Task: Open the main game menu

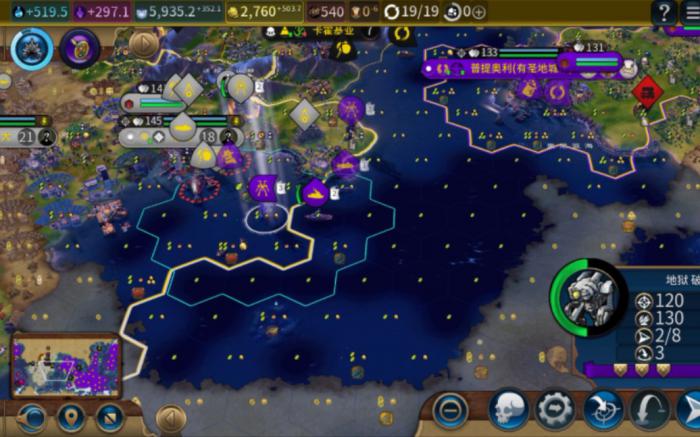Action: (692, 12)
